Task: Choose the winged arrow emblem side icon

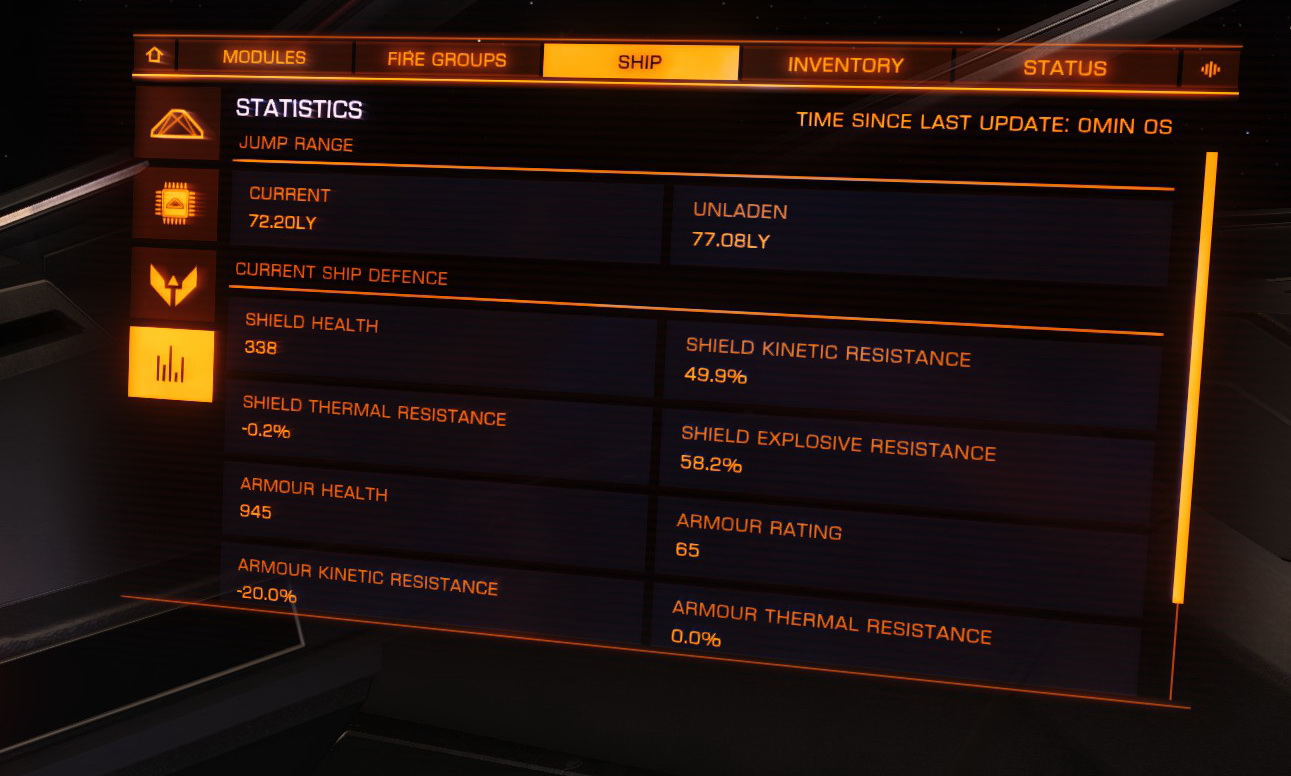Action: click(x=174, y=284)
